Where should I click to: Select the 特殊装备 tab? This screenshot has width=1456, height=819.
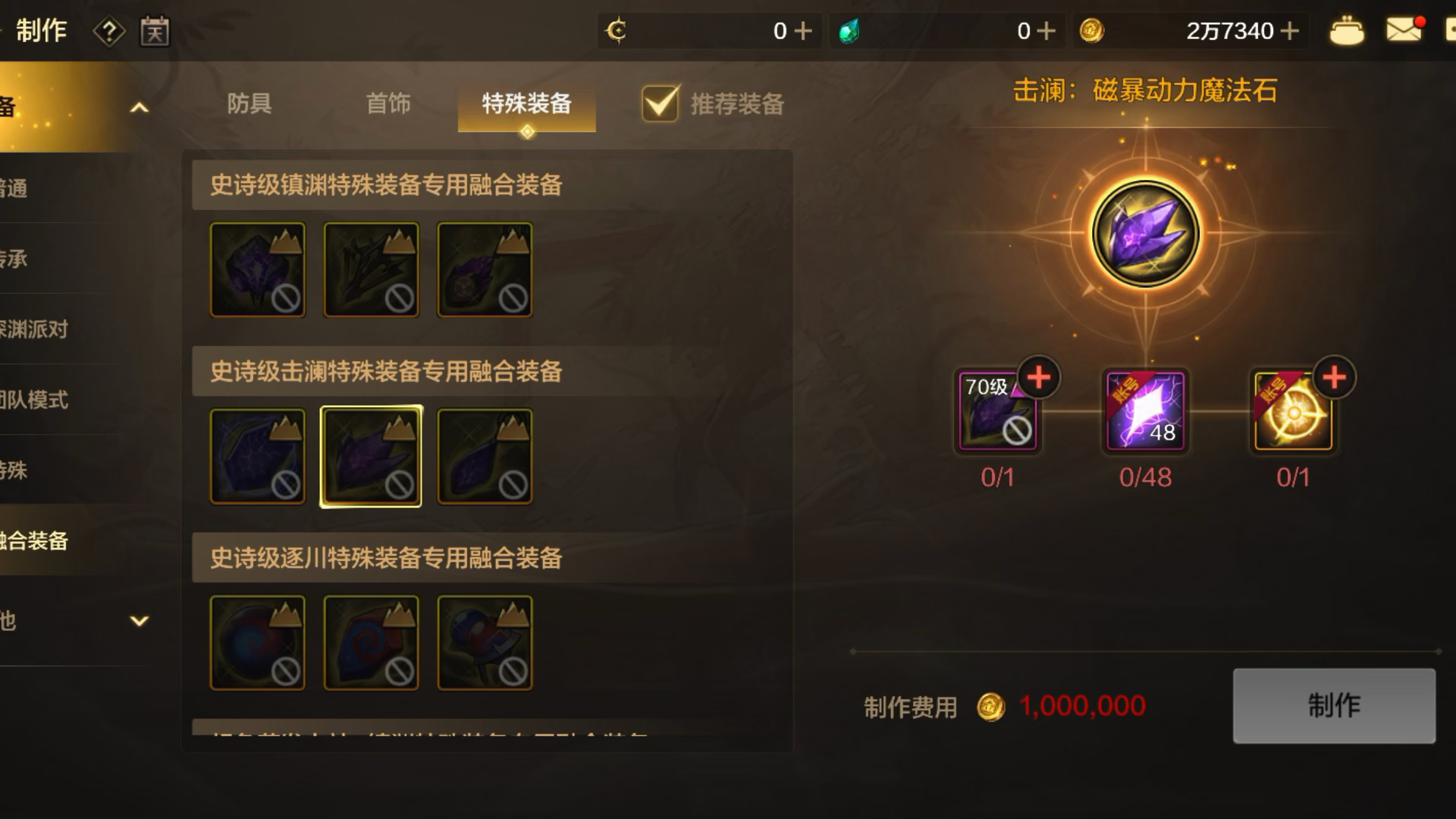[x=526, y=104]
